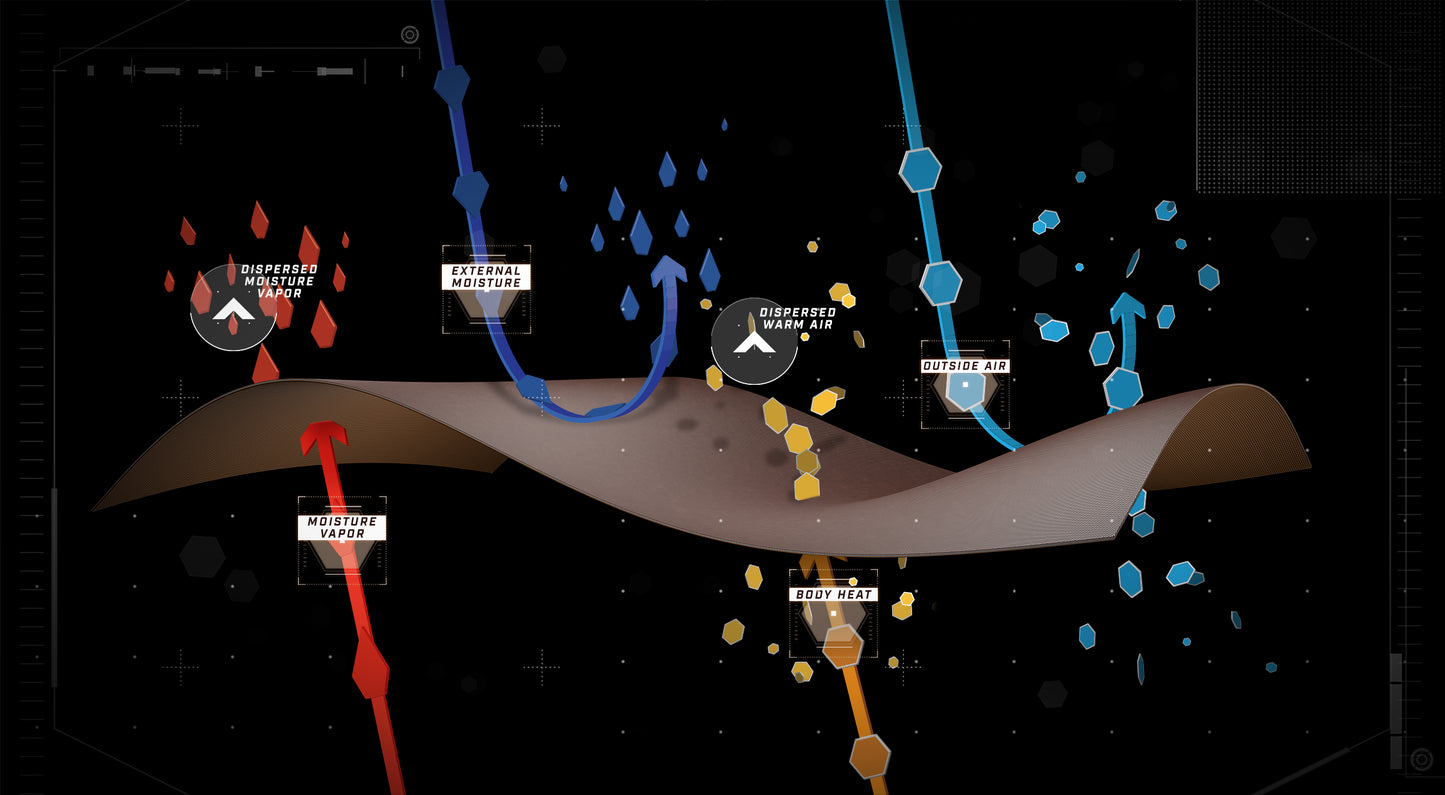1445x795 pixels.
Task: Select the Dispersed Warm Air marker
Action: [x=754, y=341]
